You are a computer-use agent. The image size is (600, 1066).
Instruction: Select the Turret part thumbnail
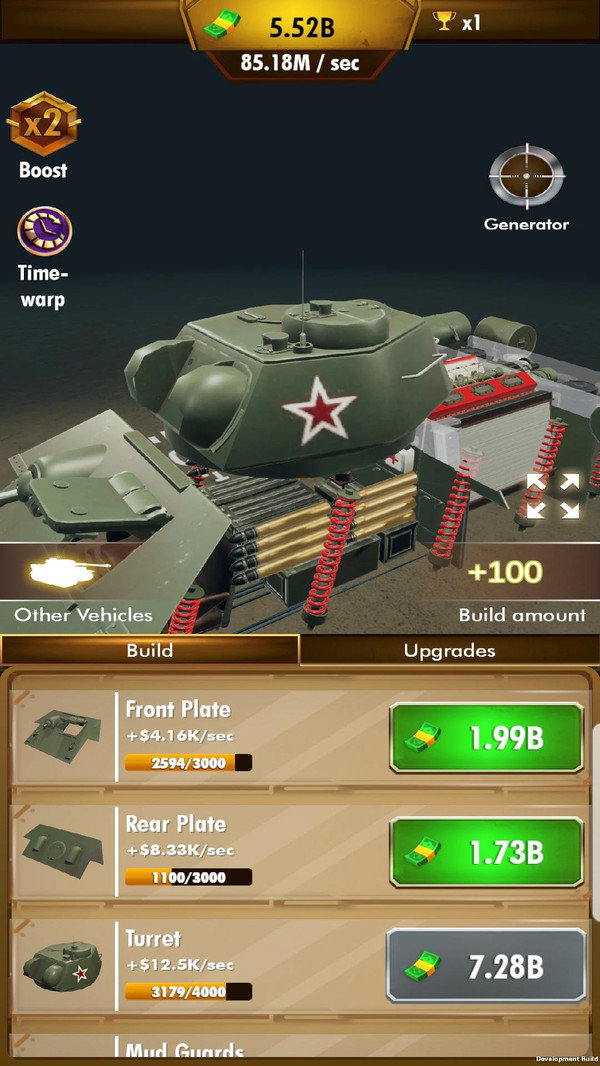[62, 966]
